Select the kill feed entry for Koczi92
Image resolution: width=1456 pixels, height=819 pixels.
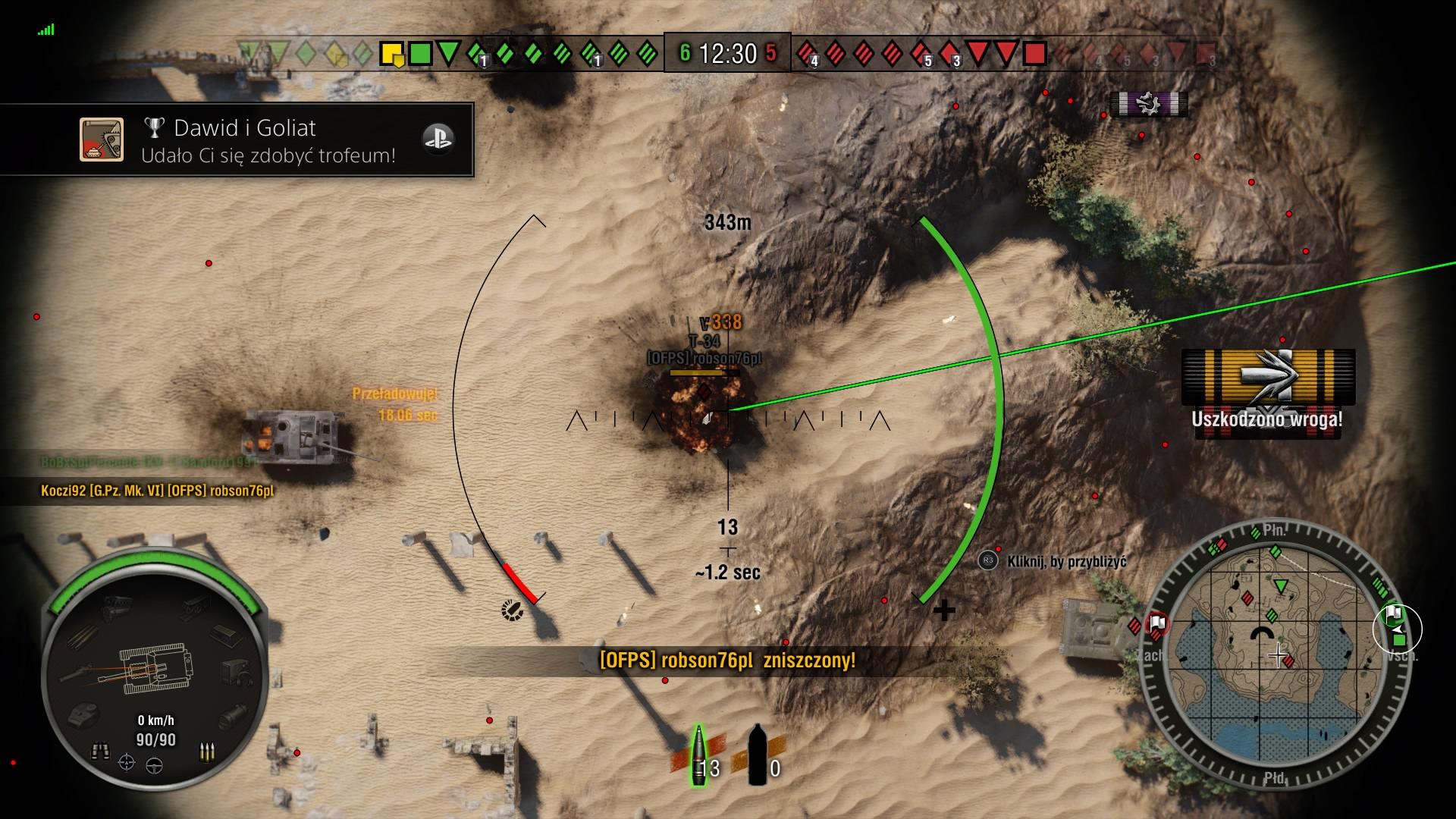[157, 491]
